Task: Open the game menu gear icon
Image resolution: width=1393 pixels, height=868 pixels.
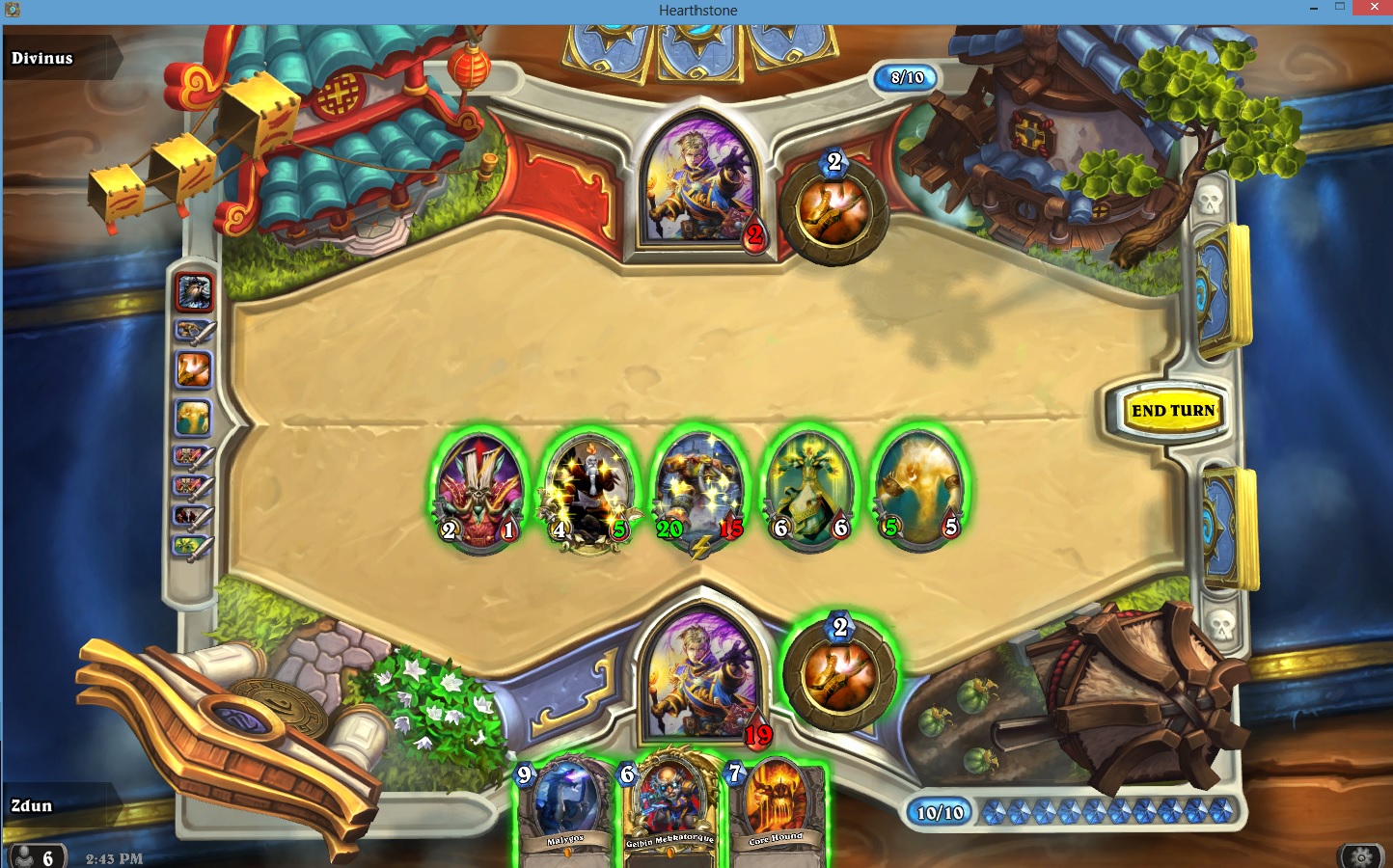Action: [x=1361, y=856]
